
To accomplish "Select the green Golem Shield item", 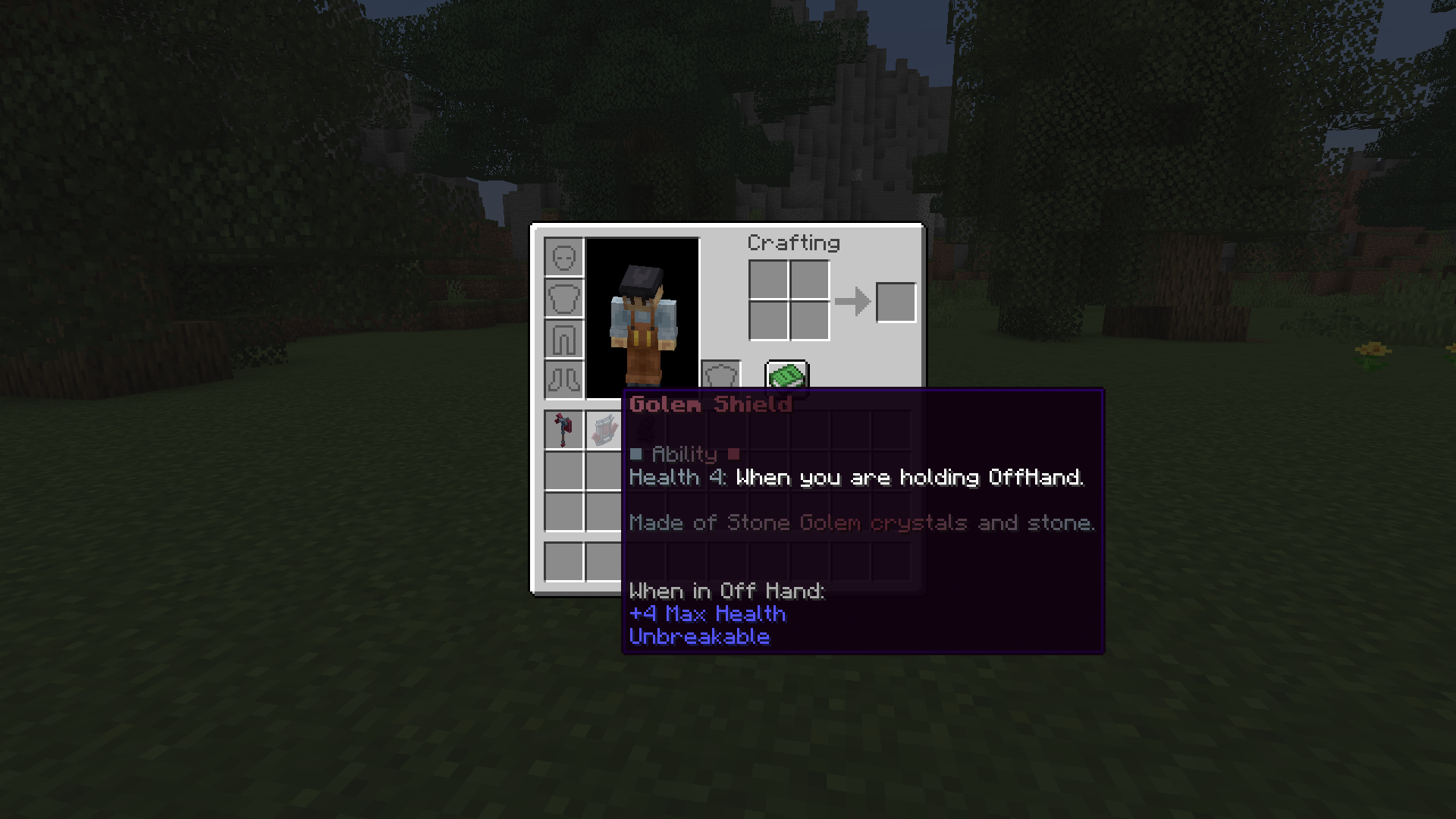I will pos(786,375).
